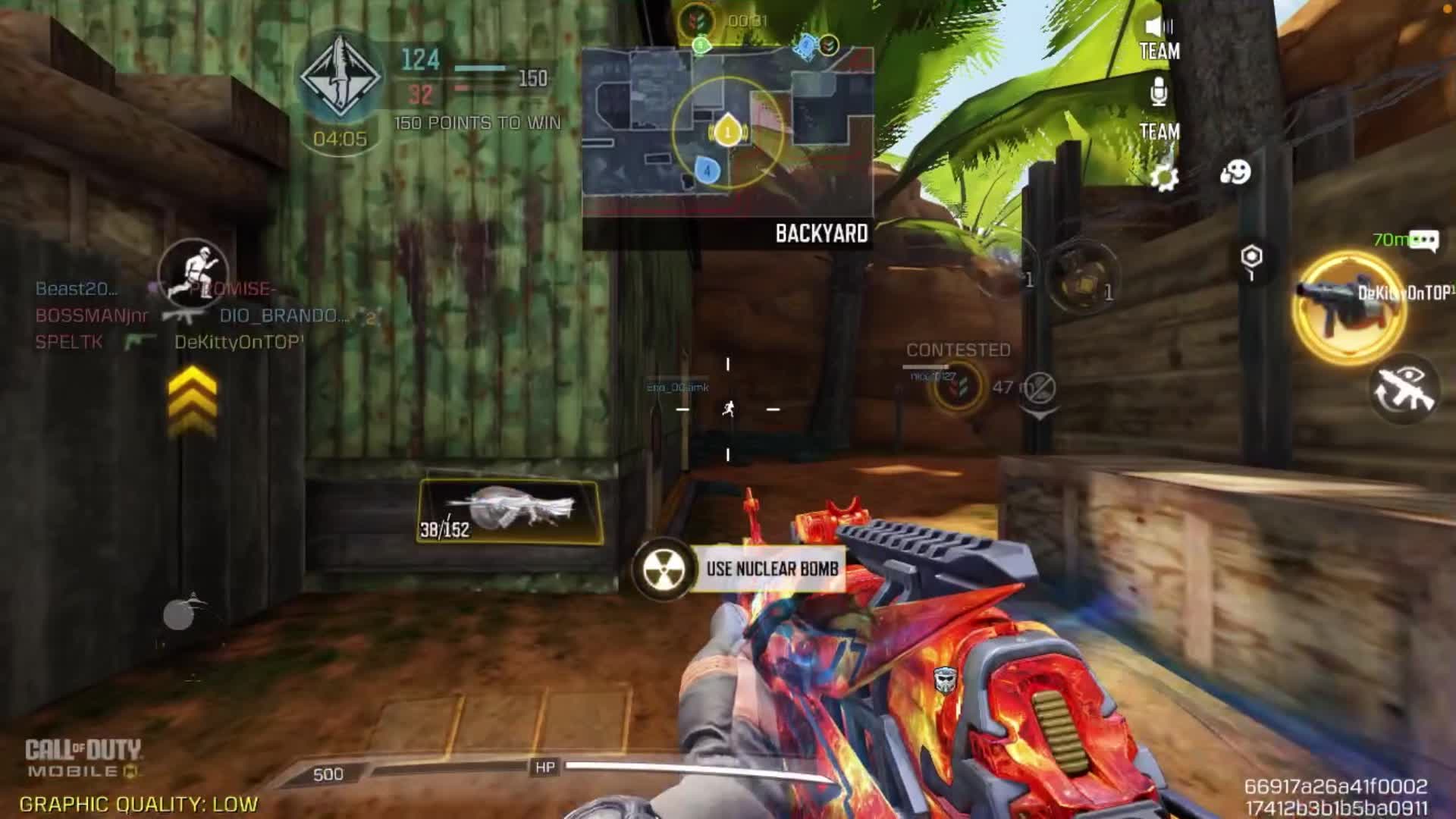Tap the switch weapon icon
The height and width of the screenshot is (819, 1456).
point(1404,390)
